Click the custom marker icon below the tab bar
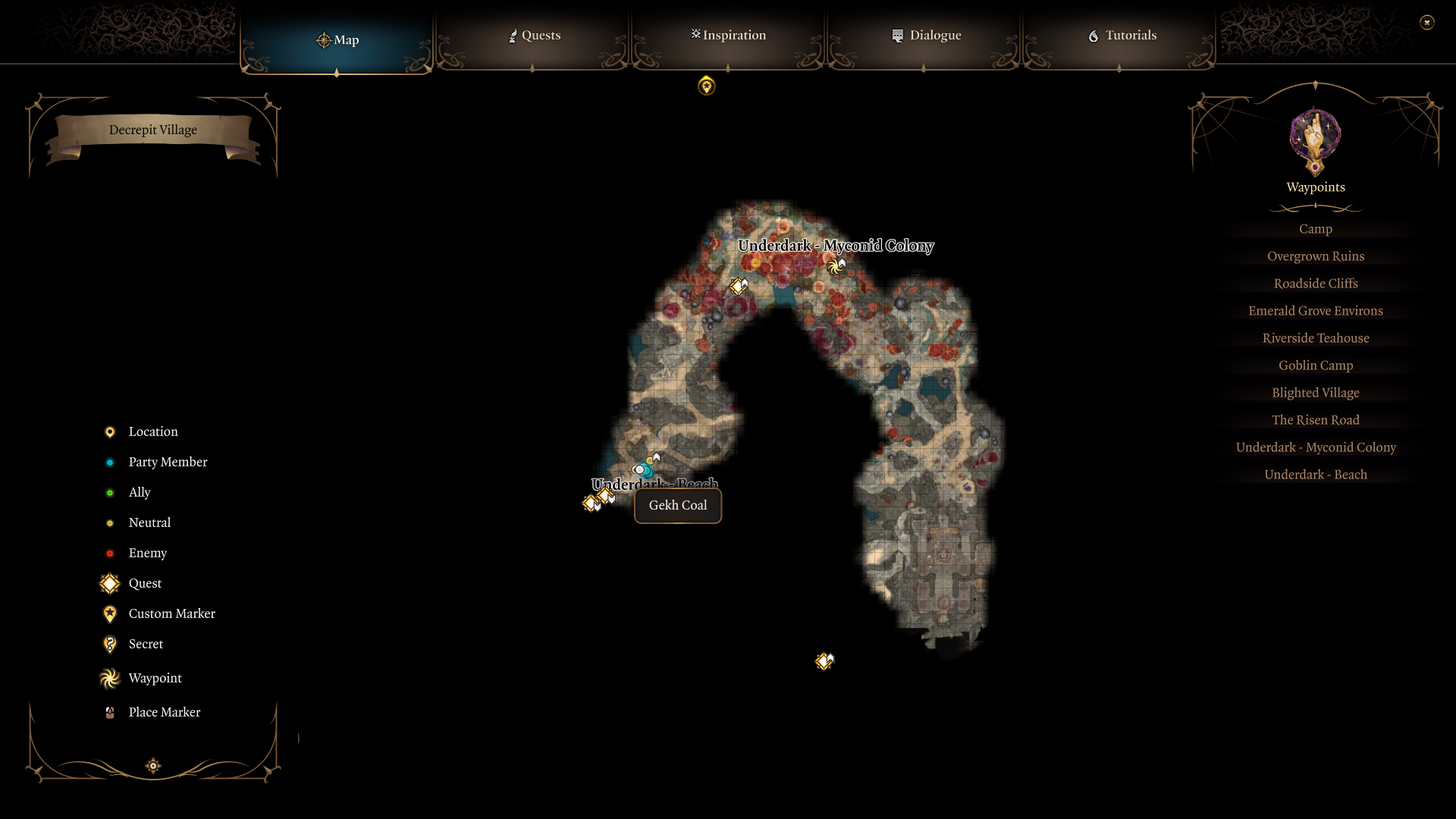This screenshot has height=819, width=1456. tap(706, 86)
